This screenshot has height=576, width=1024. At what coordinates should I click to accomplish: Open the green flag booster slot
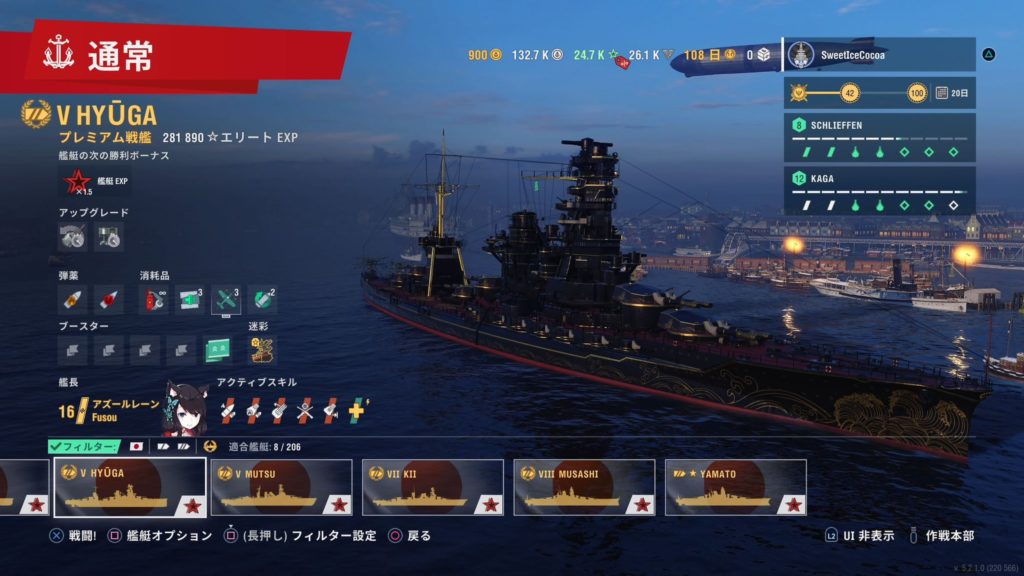pyautogui.click(x=218, y=349)
